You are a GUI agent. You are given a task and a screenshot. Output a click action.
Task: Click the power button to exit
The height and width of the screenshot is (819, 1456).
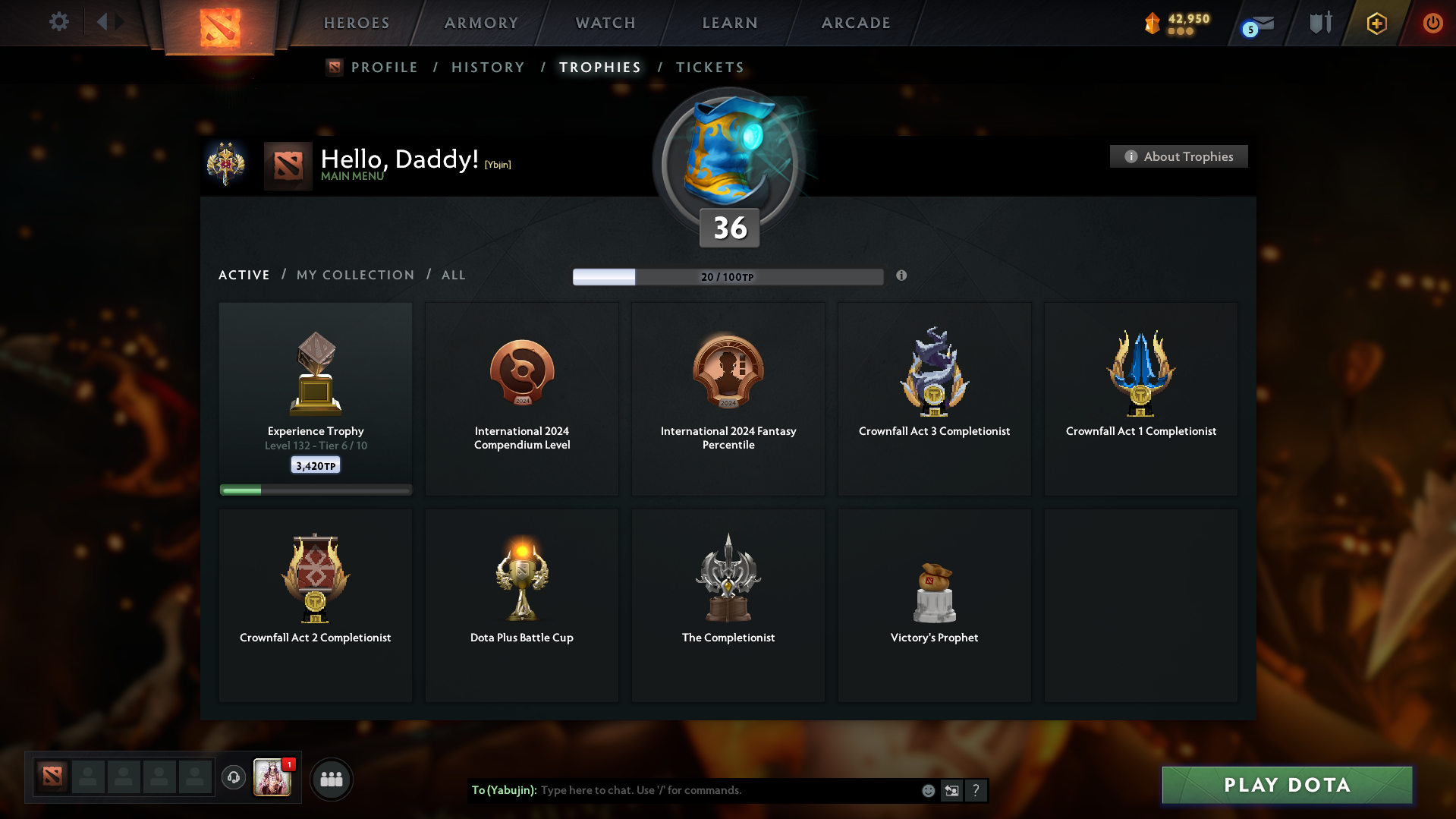1432,23
